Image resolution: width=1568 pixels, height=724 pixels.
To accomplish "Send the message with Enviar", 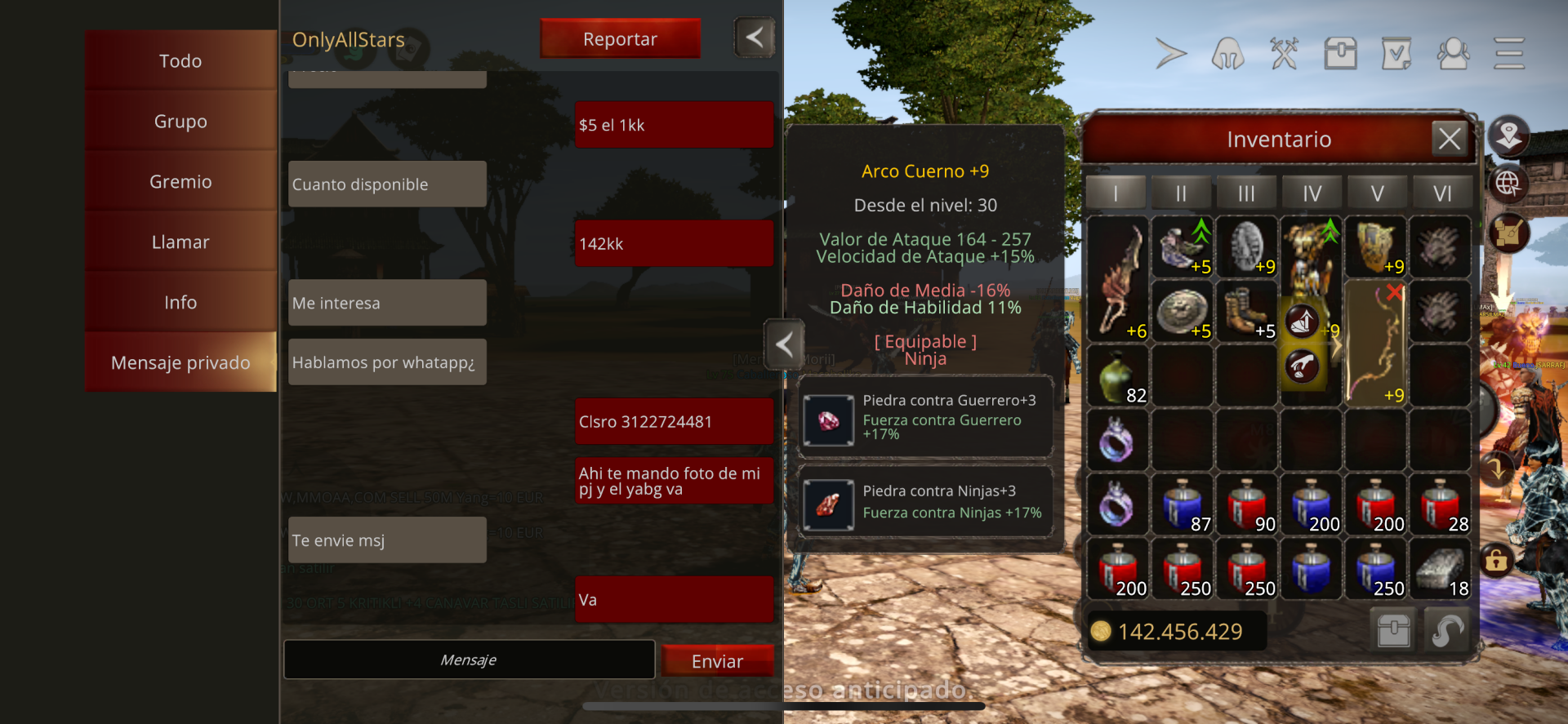I will click(x=717, y=661).
